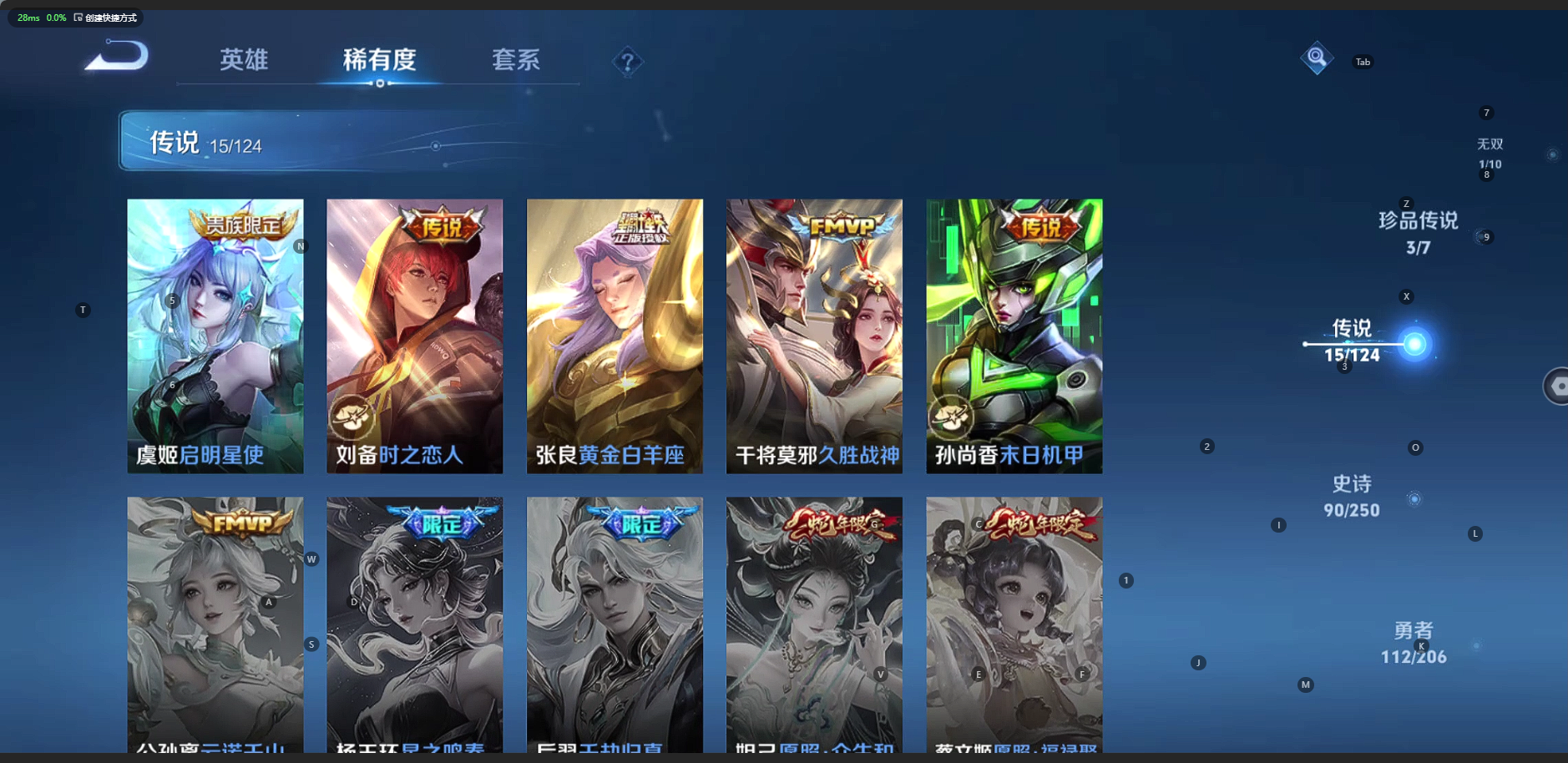1568x763 pixels.
Task: View the 张良 黄金白羊座 skin card
Action: (615, 336)
